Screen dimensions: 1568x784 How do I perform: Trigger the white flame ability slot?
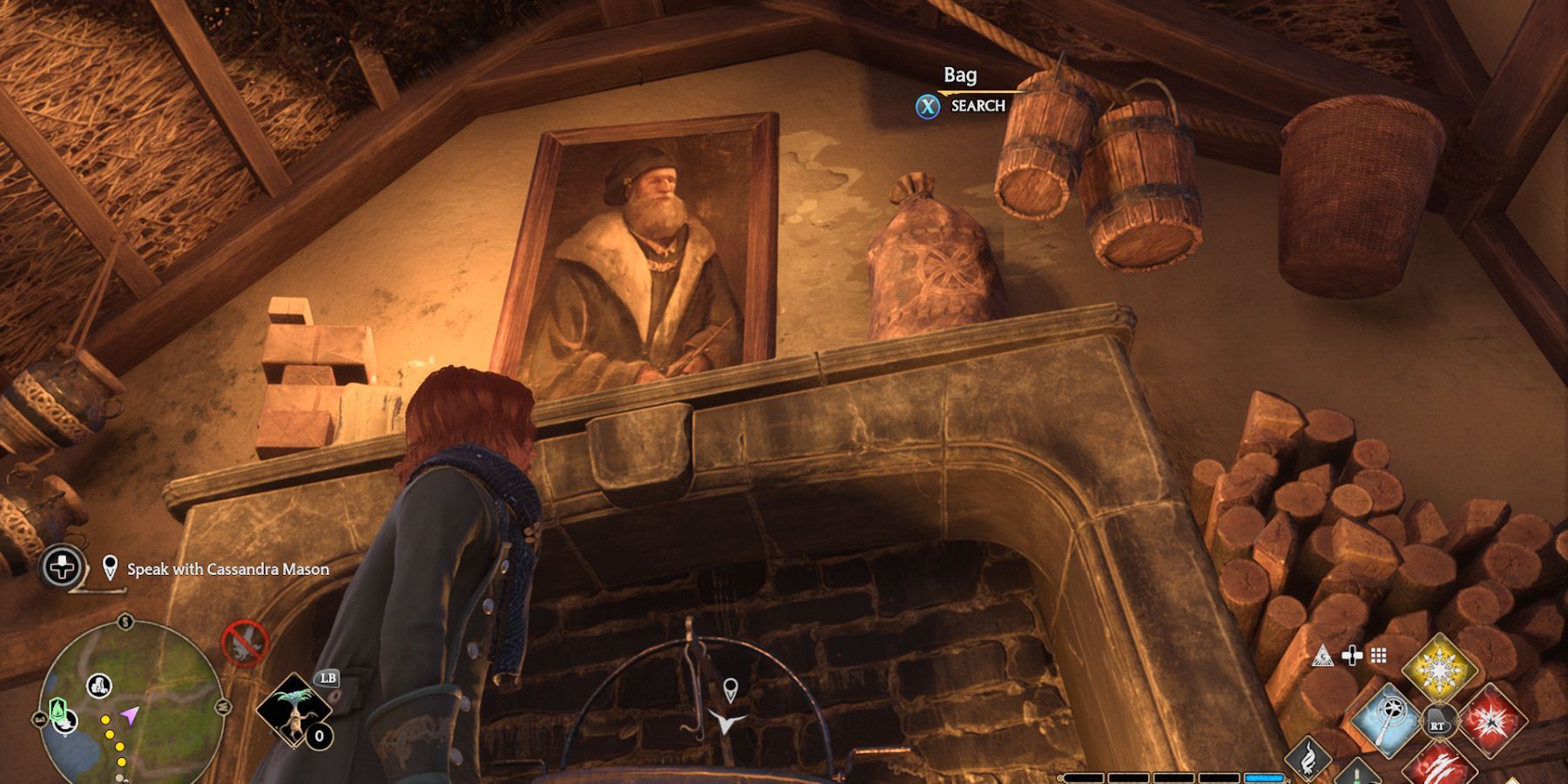(x=1308, y=758)
